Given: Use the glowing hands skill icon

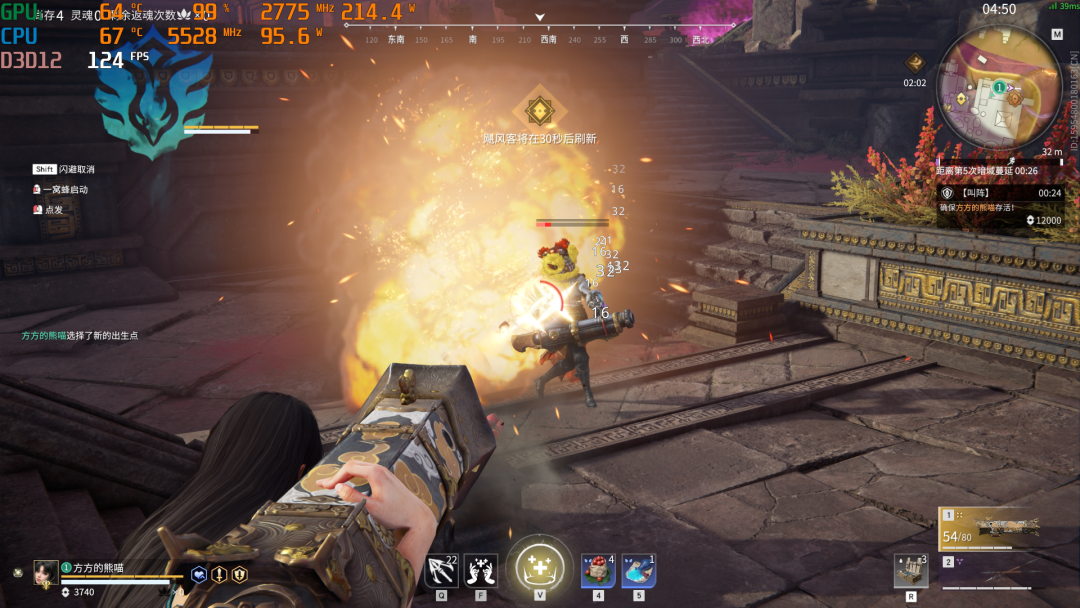Looking at the screenshot, I should tap(481, 571).
